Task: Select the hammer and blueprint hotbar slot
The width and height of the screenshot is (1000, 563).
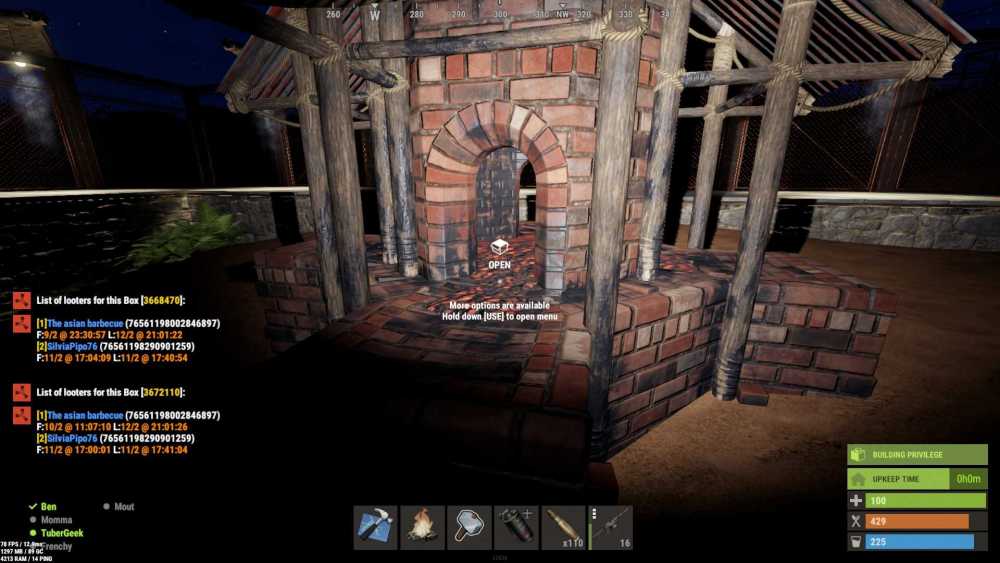Action: pos(375,527)
